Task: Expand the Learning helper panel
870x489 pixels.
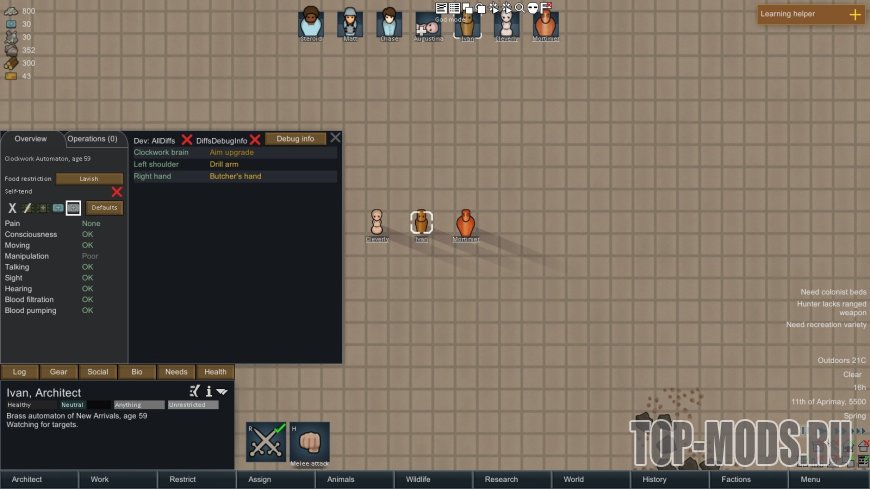Action: [x=855, y=14]
